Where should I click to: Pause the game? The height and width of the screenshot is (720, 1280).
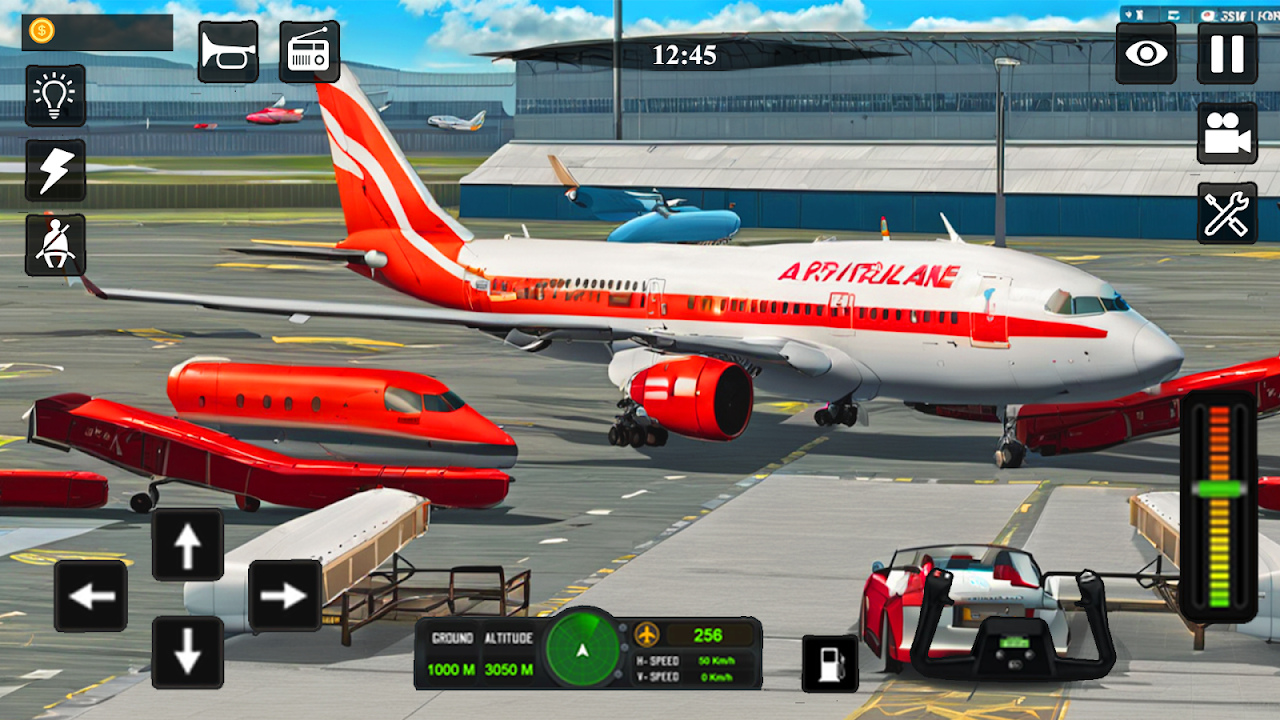pos(1227,53)
